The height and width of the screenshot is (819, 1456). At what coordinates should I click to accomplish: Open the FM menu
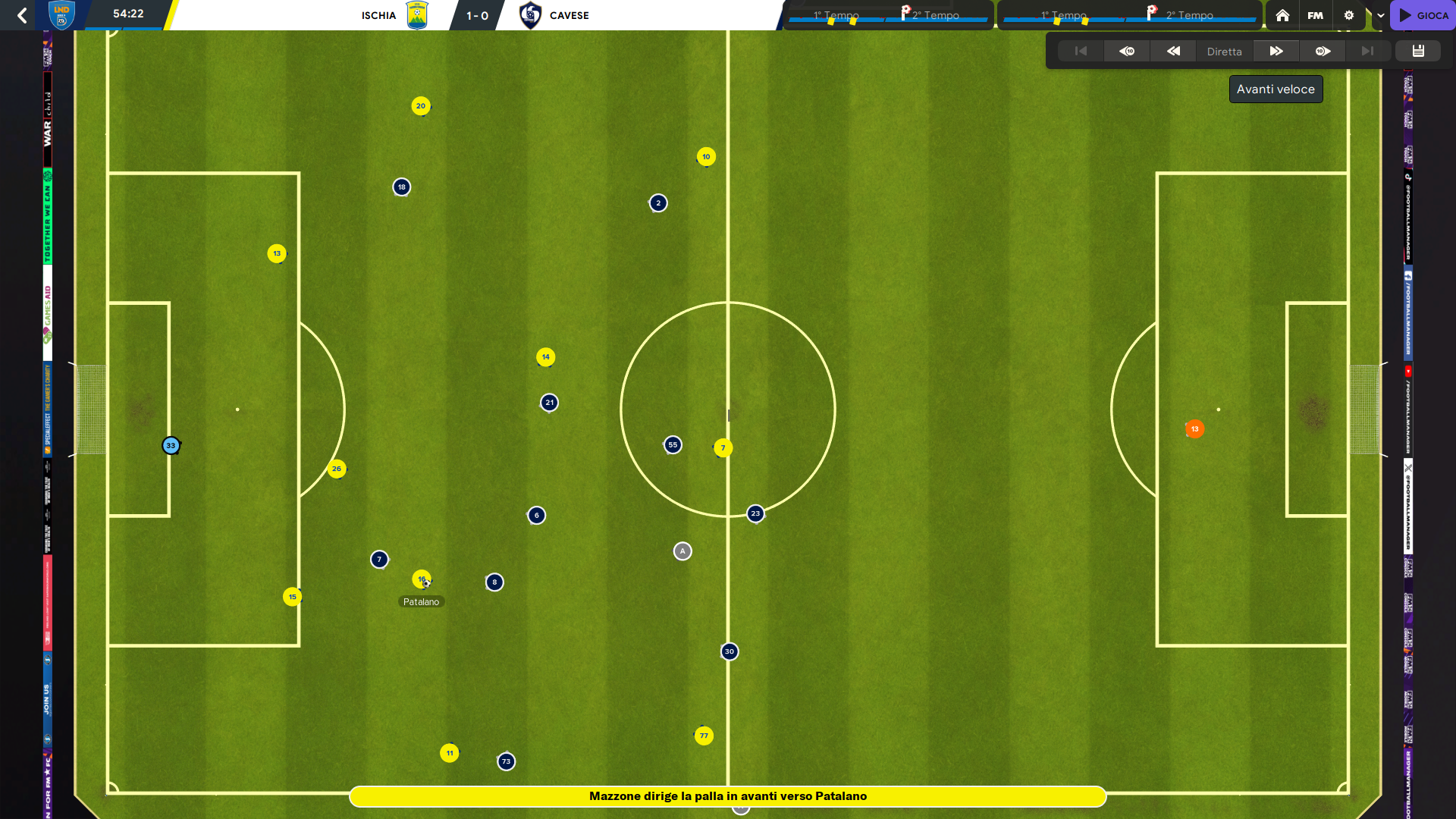coord(1315,15)
